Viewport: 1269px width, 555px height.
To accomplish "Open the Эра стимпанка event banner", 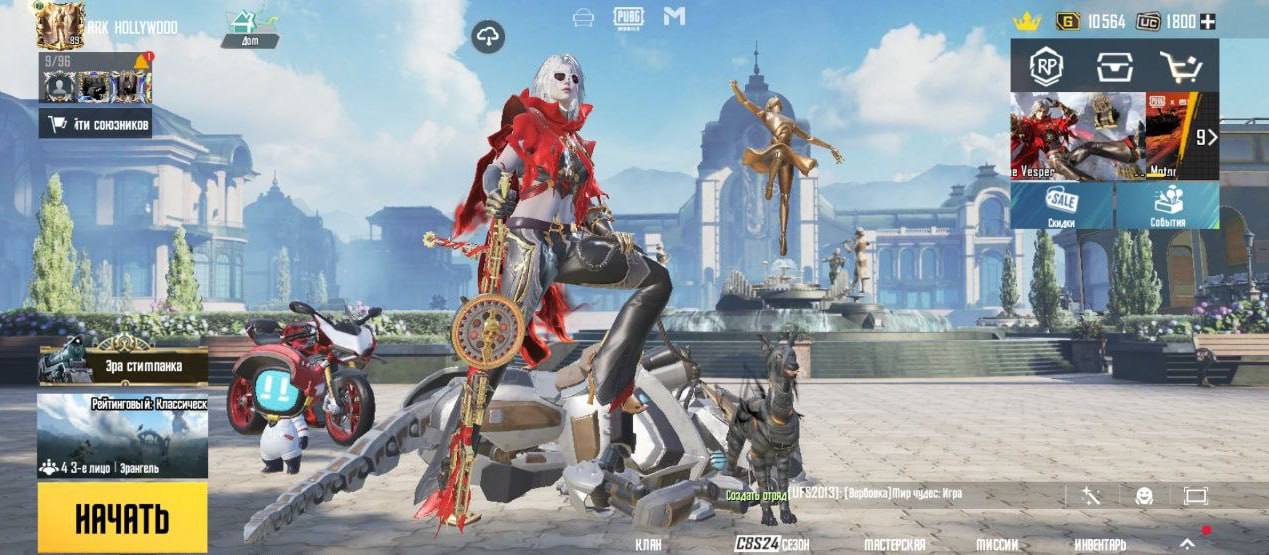I will pos(122,364).
